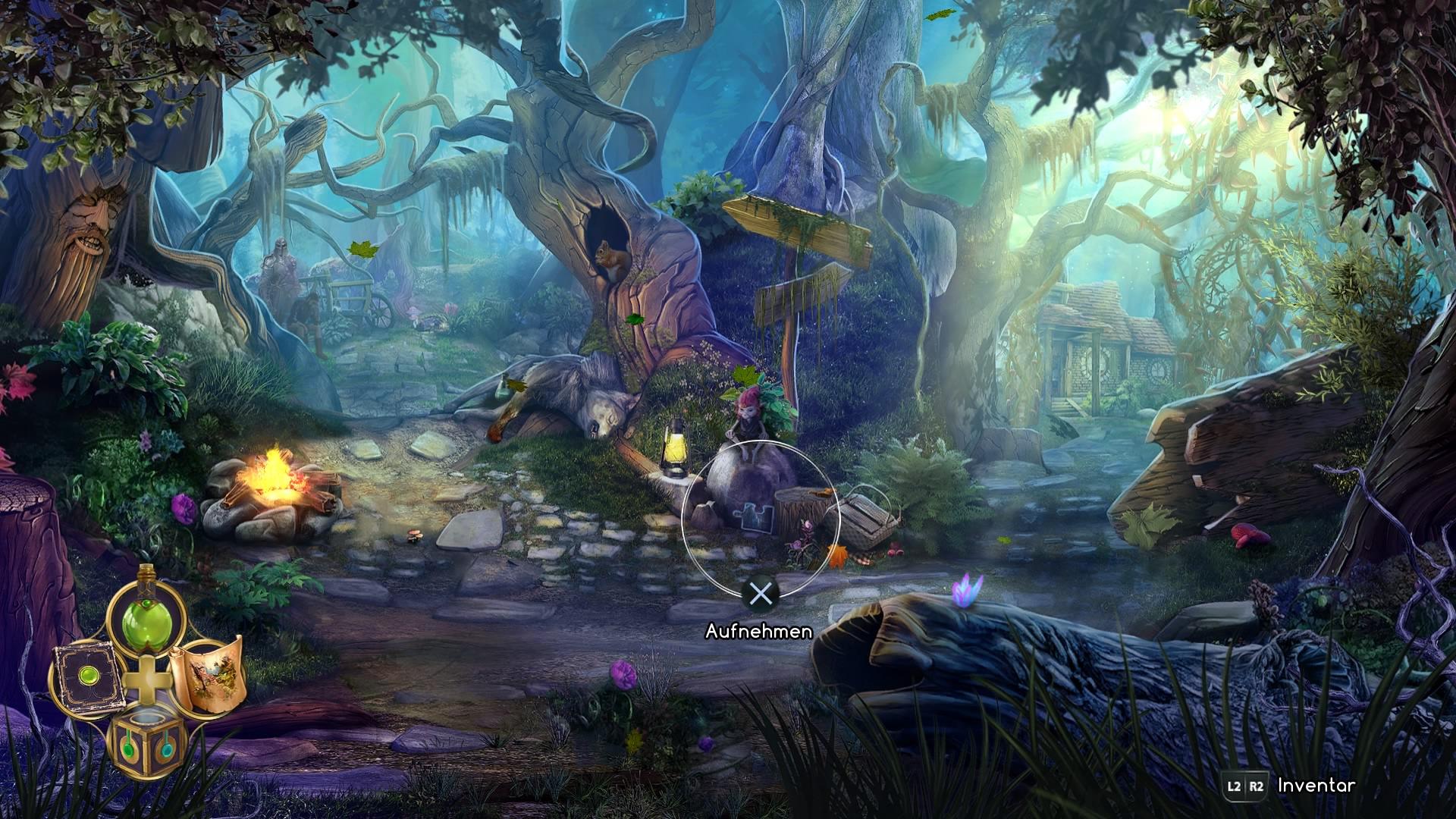Use the green potion flask hint icon

(x=146, y=620)
